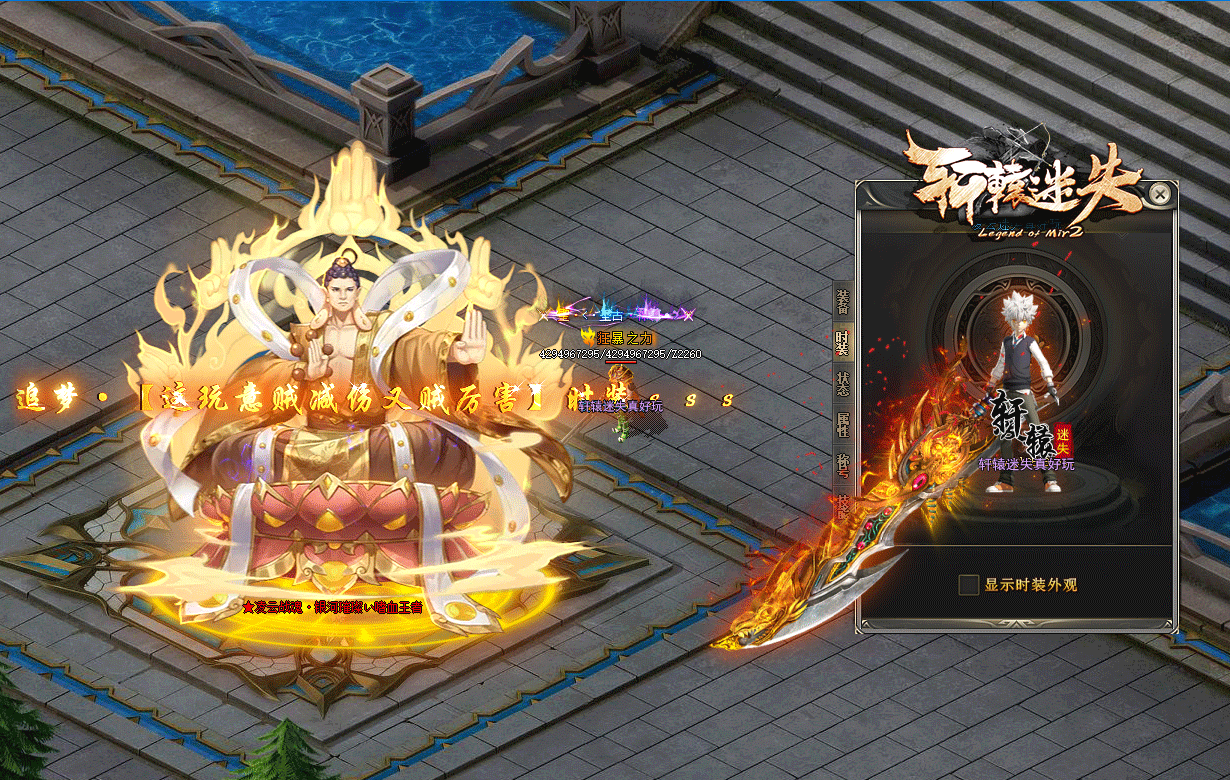Close the character fashion panel
This screenshot has height=780, width=1230.
click(1159, 194)
